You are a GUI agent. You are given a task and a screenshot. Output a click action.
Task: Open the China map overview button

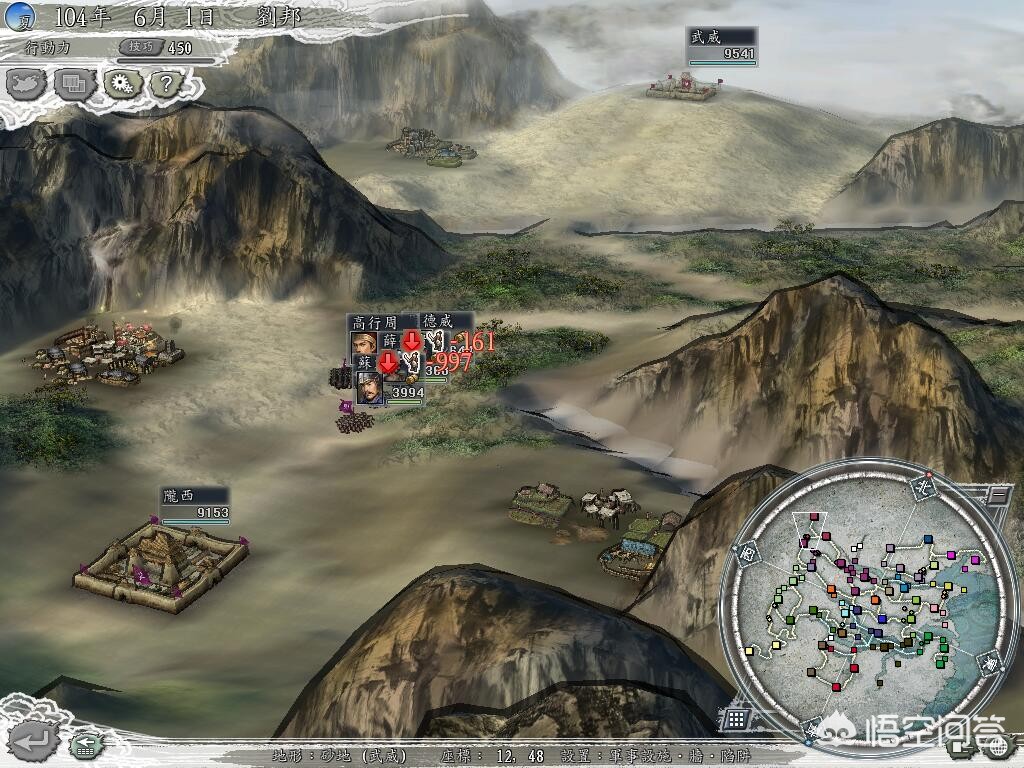pos(27,84)
